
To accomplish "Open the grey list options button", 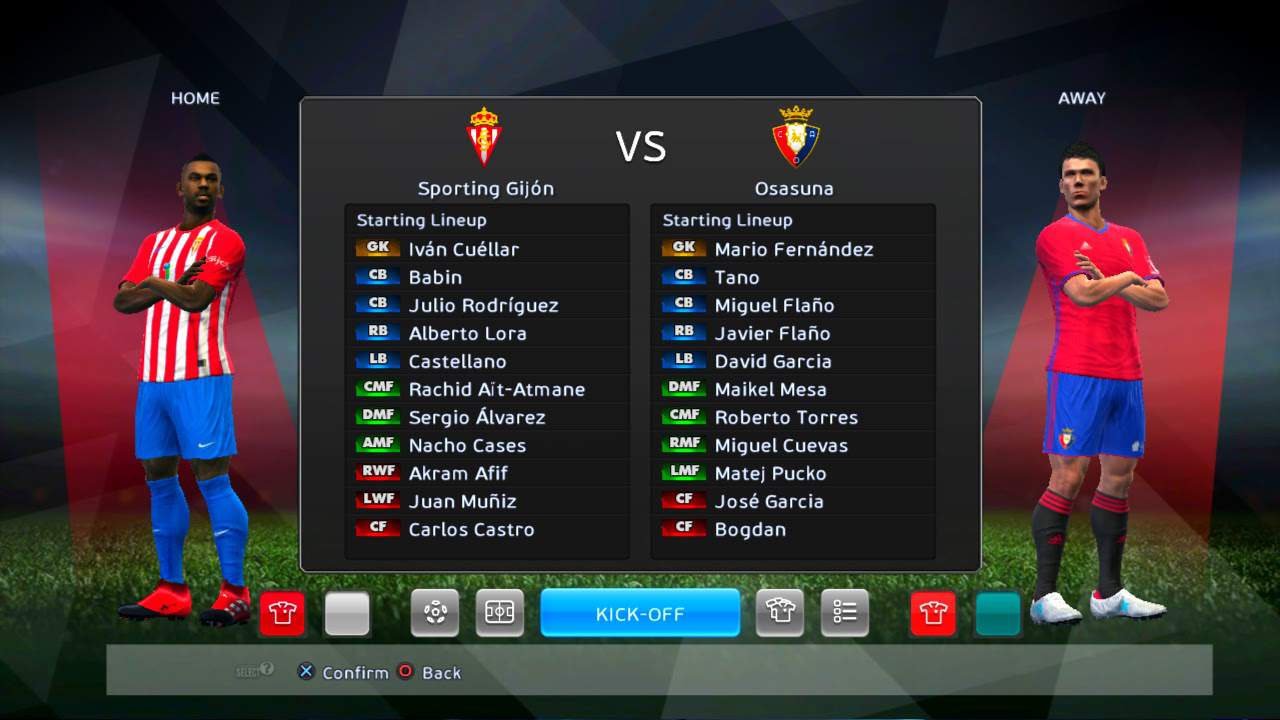I will [845, 613].
